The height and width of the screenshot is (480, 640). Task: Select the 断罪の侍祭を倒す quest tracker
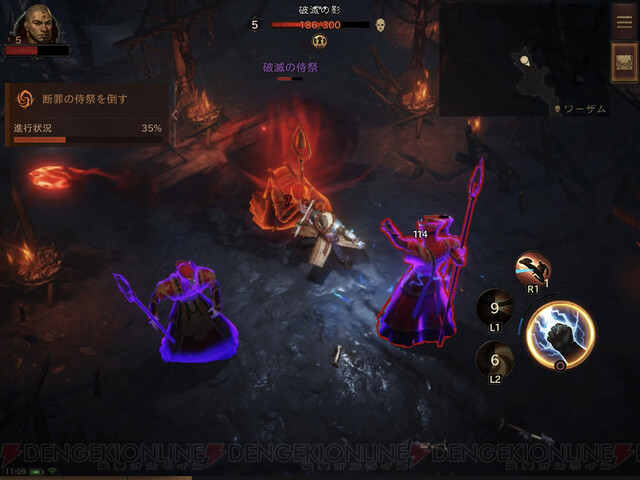[86, 100]
